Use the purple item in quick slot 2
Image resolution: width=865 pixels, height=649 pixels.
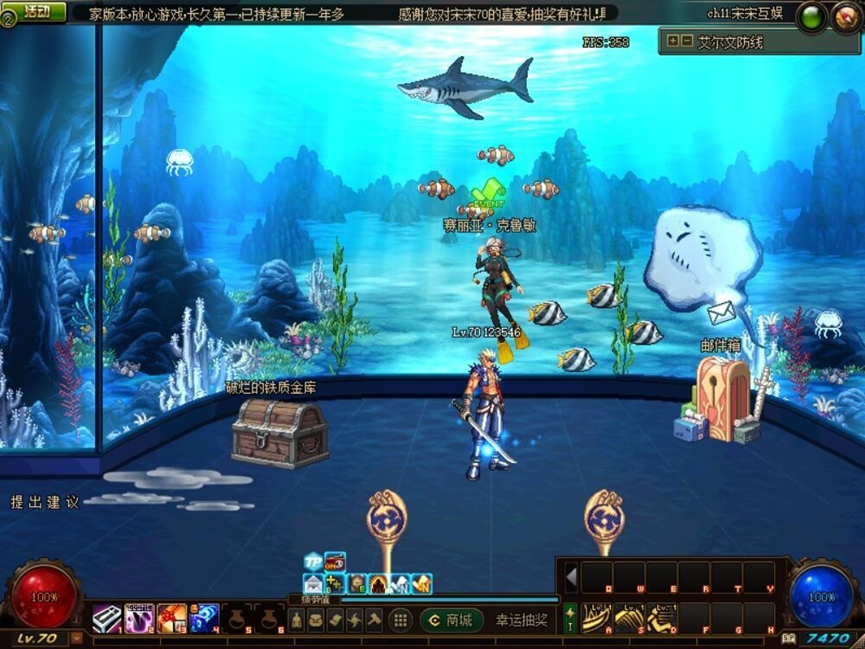pos(139,619)
